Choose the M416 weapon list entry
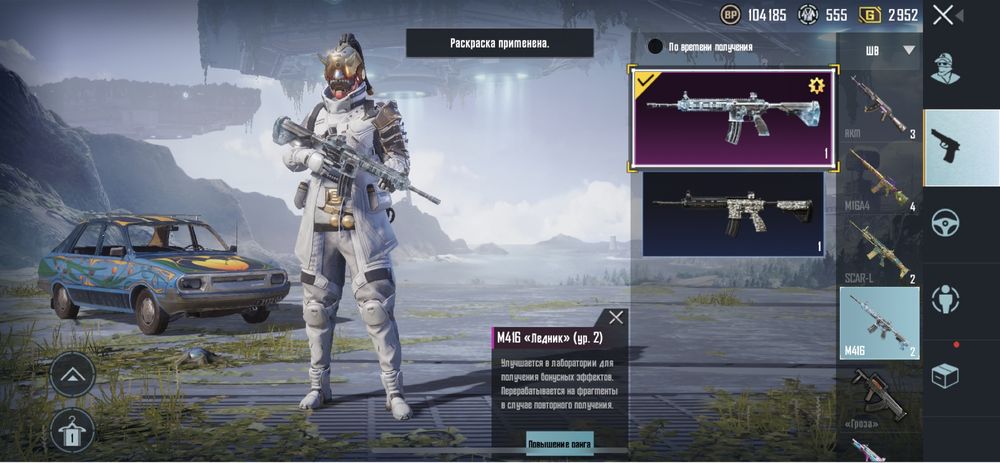1000x463 pixels. [x=878, y=322]
